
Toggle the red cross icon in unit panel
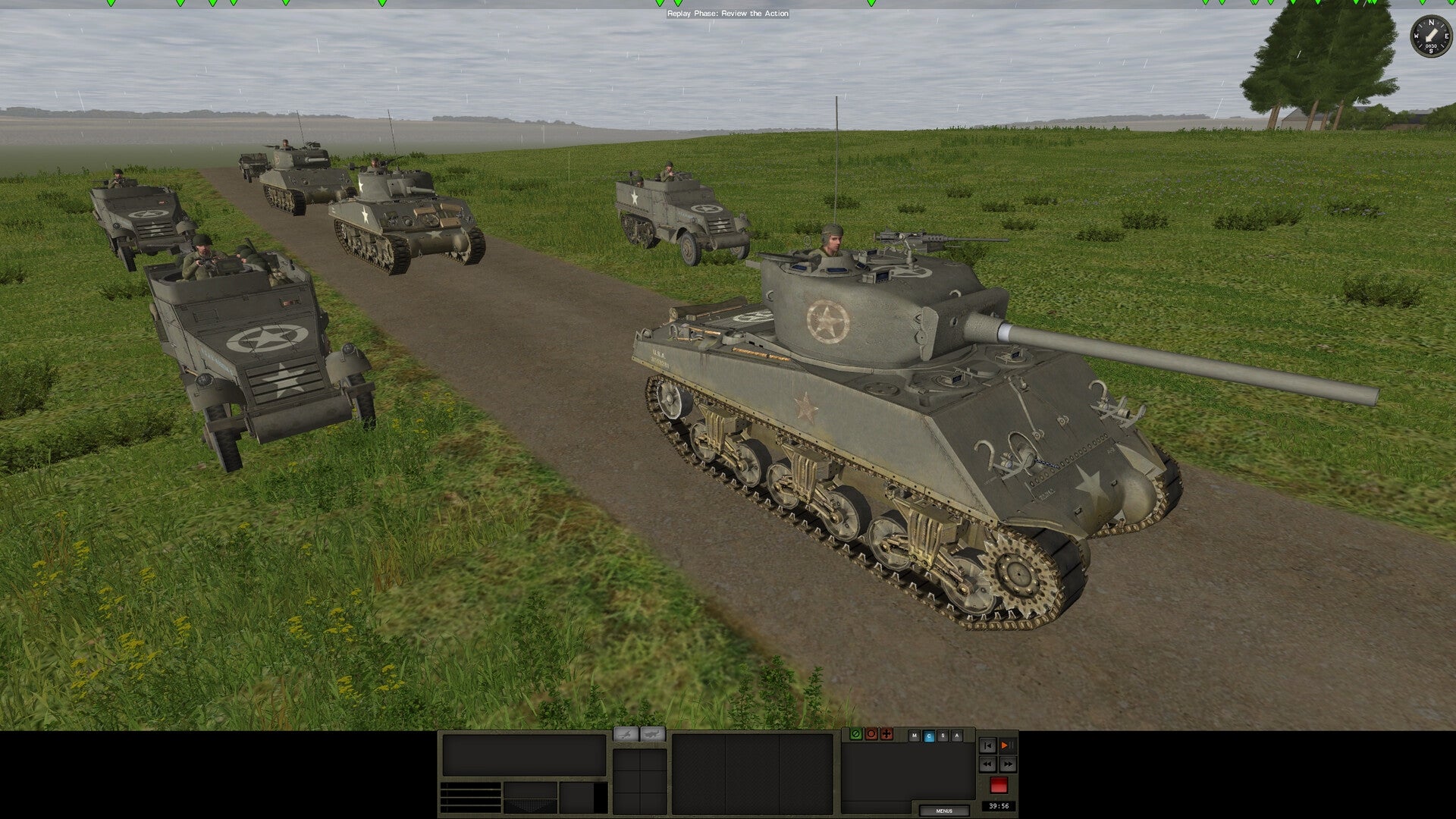pos(886,734)
